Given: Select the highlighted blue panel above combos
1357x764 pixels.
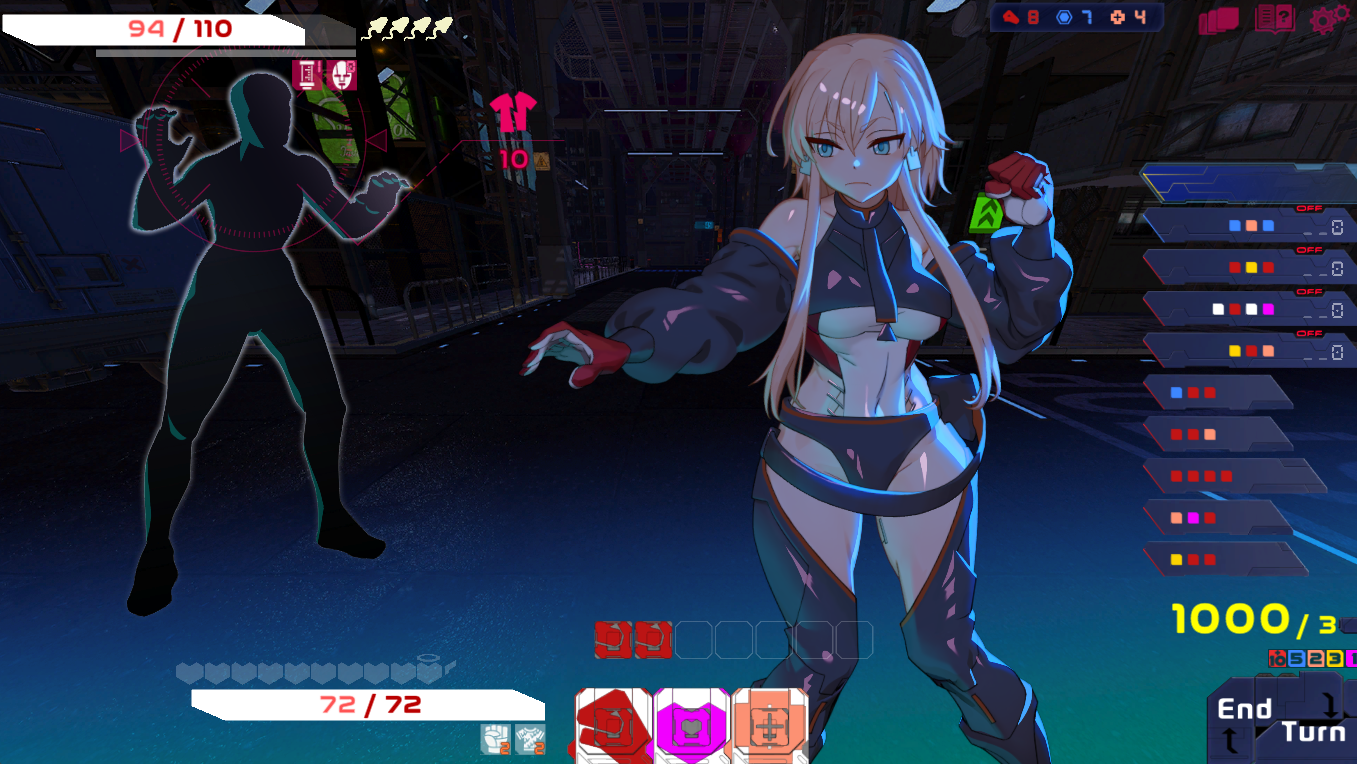Looking at the screenshot, I should 1250,182.
